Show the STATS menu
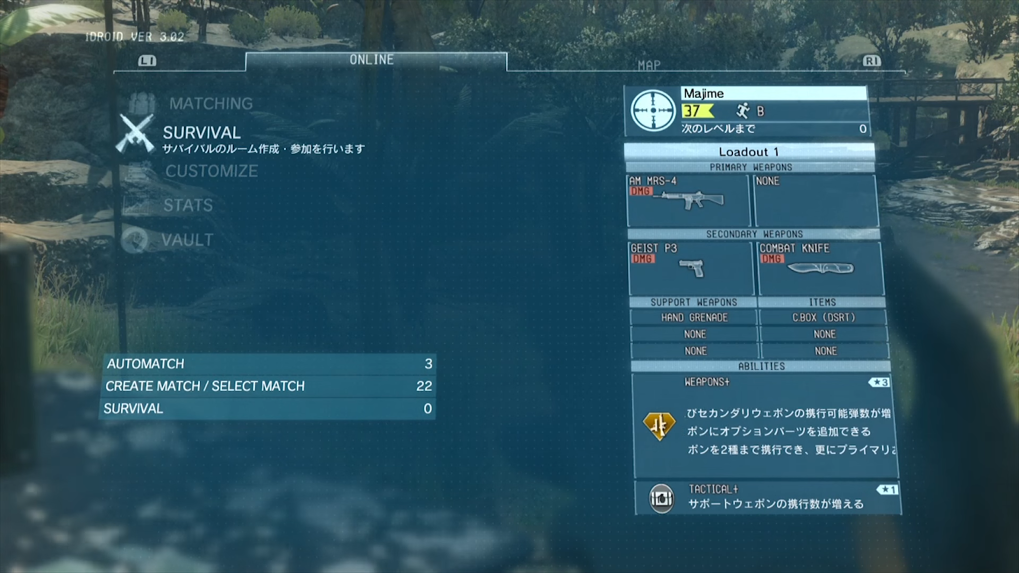 tap(188, 205)
